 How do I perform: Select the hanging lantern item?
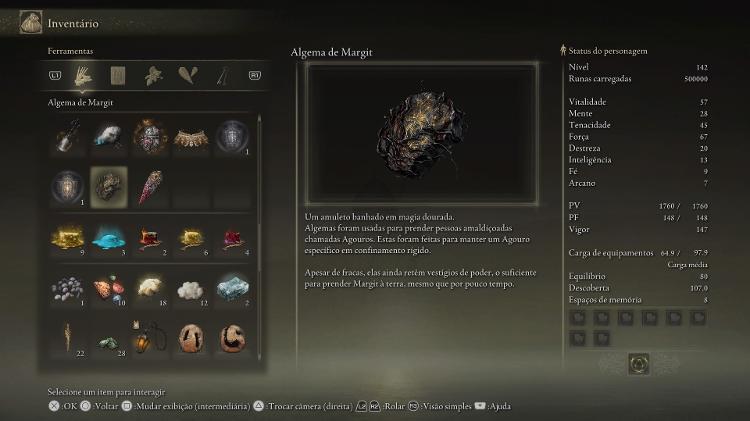click(149, 340)
